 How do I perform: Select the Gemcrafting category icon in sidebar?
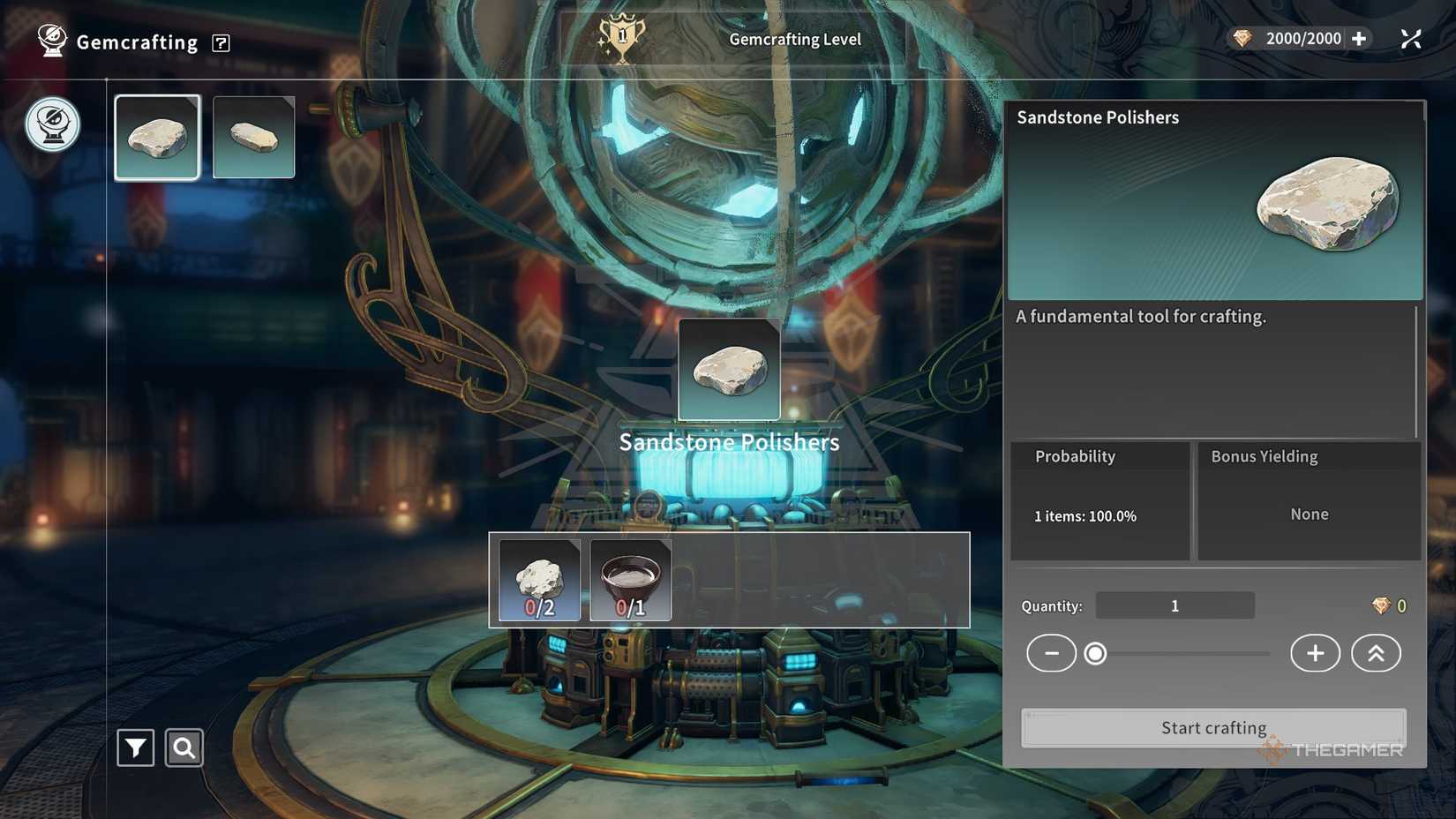pos(50,124)
